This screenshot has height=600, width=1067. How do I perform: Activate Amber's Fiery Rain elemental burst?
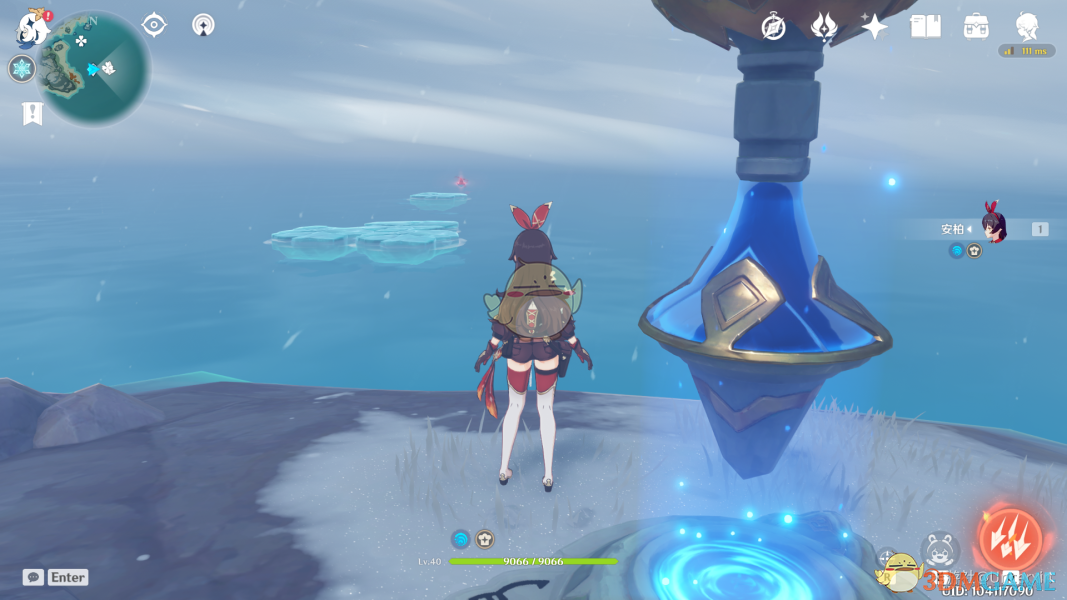[x=1010, y=538]
